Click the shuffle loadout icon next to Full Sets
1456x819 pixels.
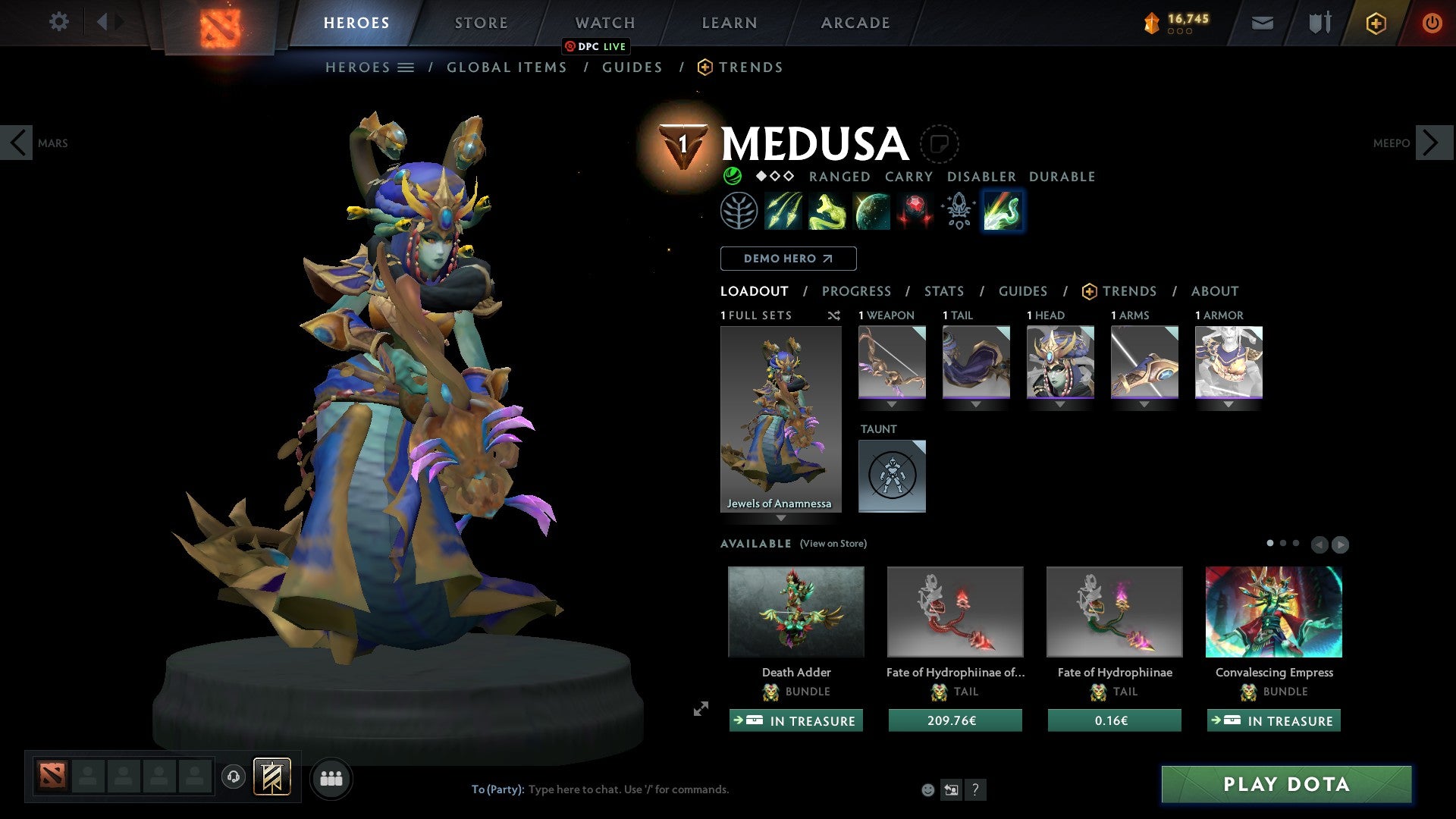point(834,315)
